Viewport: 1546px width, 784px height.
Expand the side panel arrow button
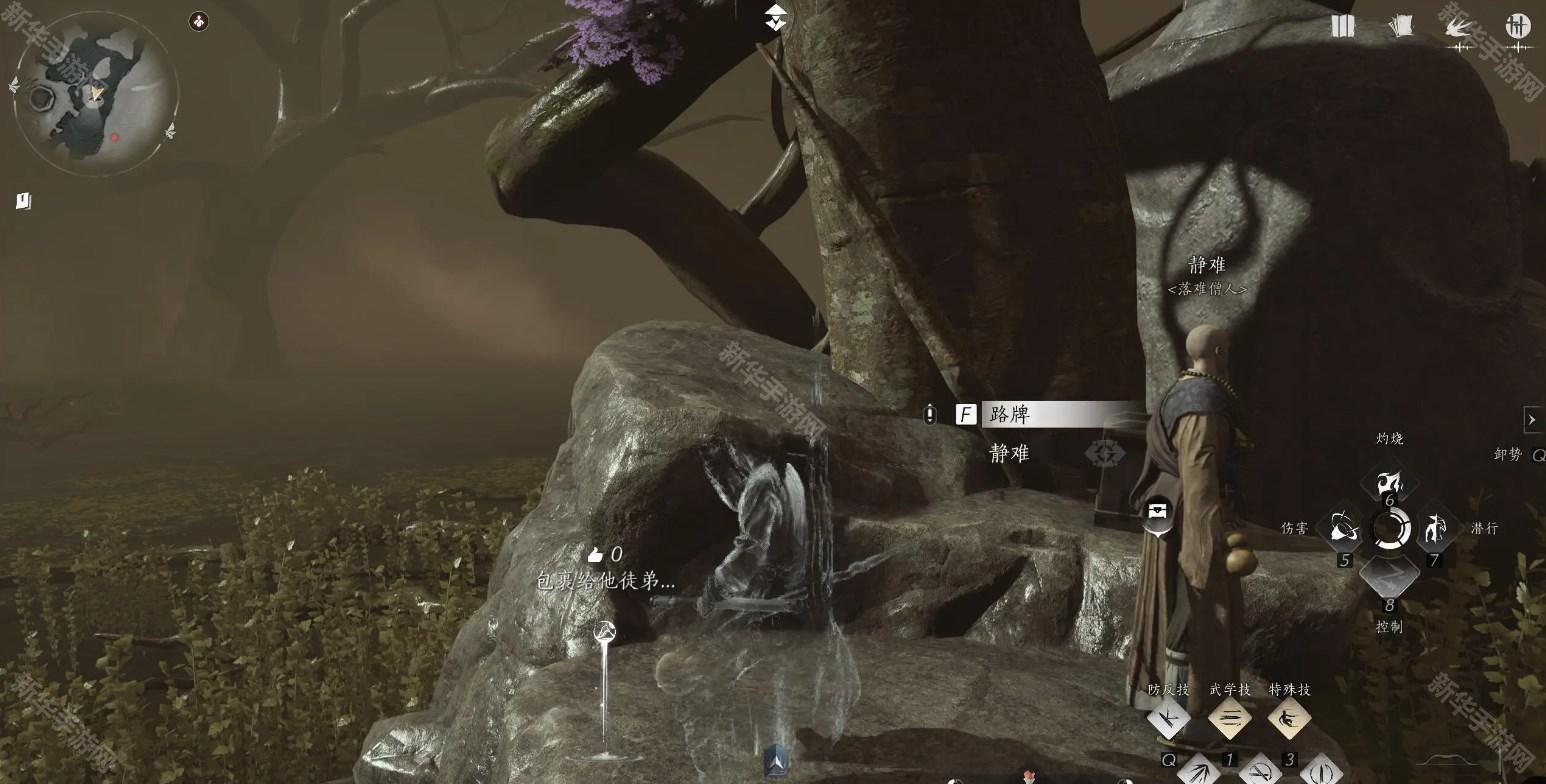pos(1532,420)
